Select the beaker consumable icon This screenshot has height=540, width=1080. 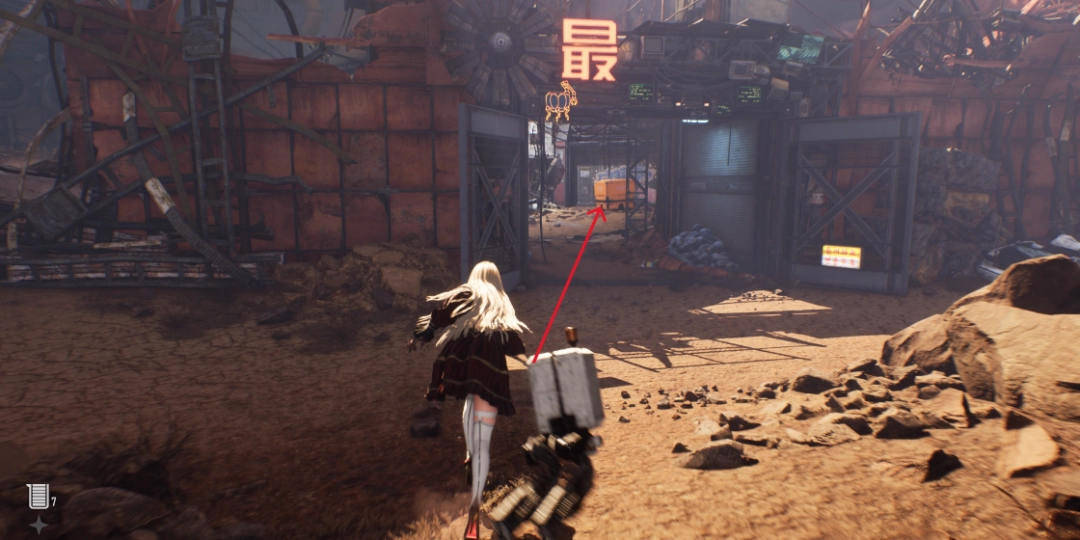38,495
